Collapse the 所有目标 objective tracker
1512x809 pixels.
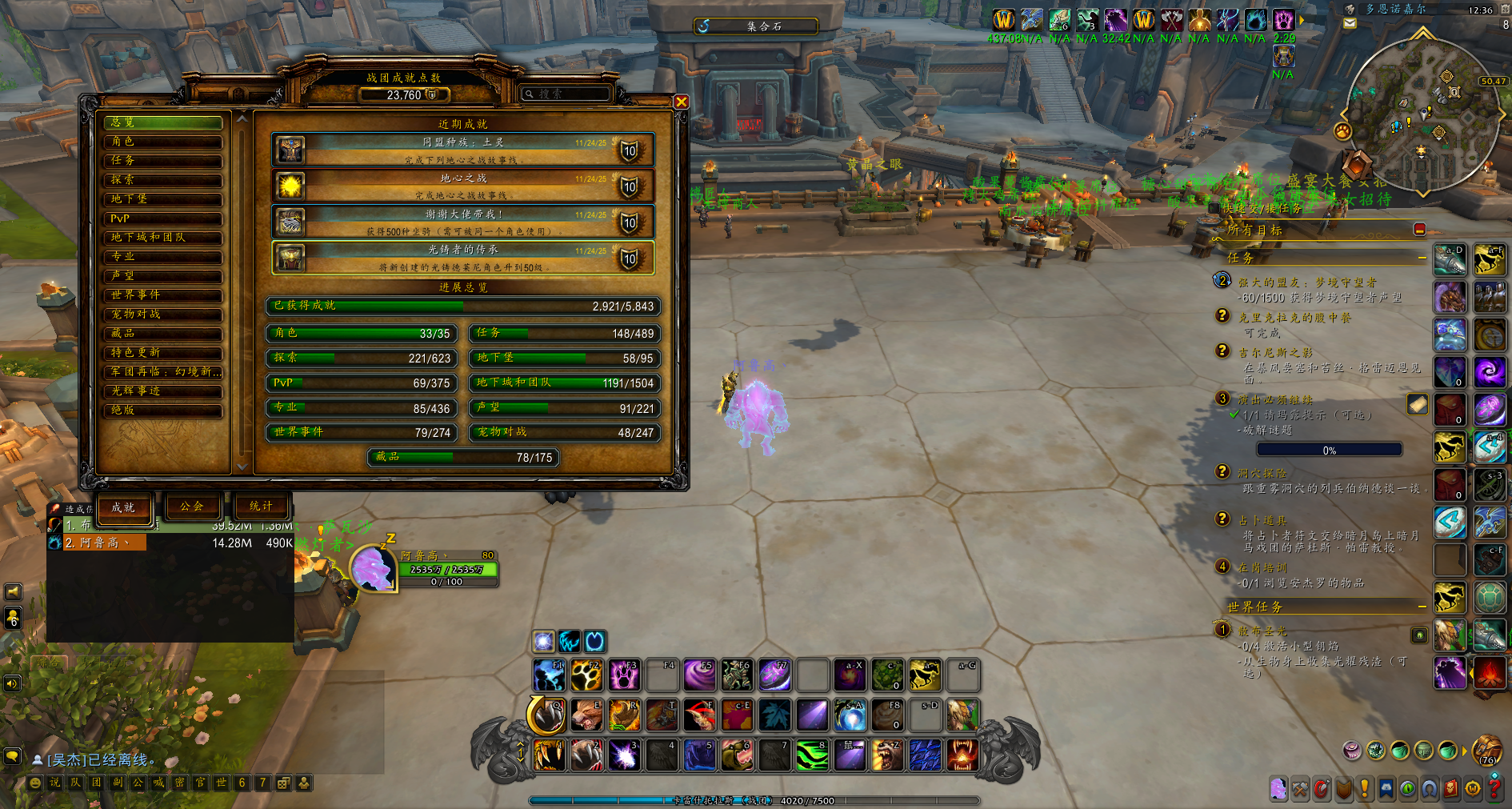click(1419, 230)
